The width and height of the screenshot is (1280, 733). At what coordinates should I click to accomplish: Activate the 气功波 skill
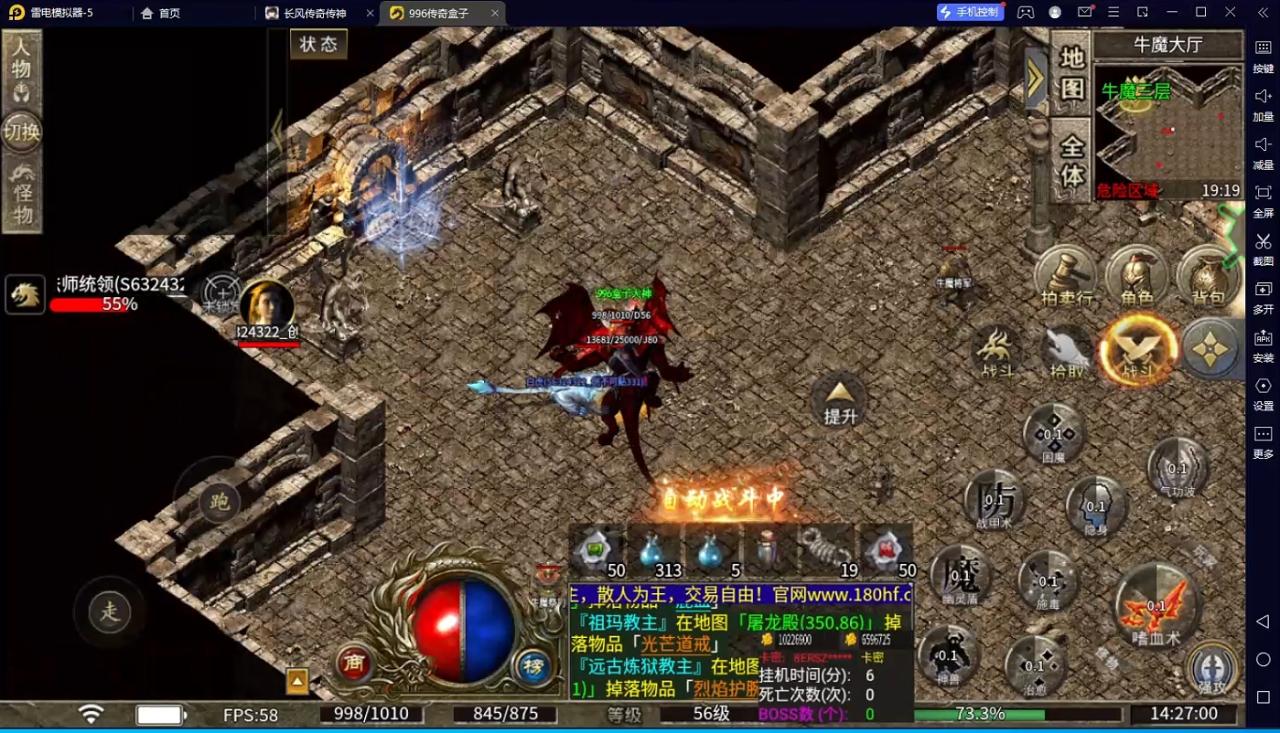point(1177,469)
